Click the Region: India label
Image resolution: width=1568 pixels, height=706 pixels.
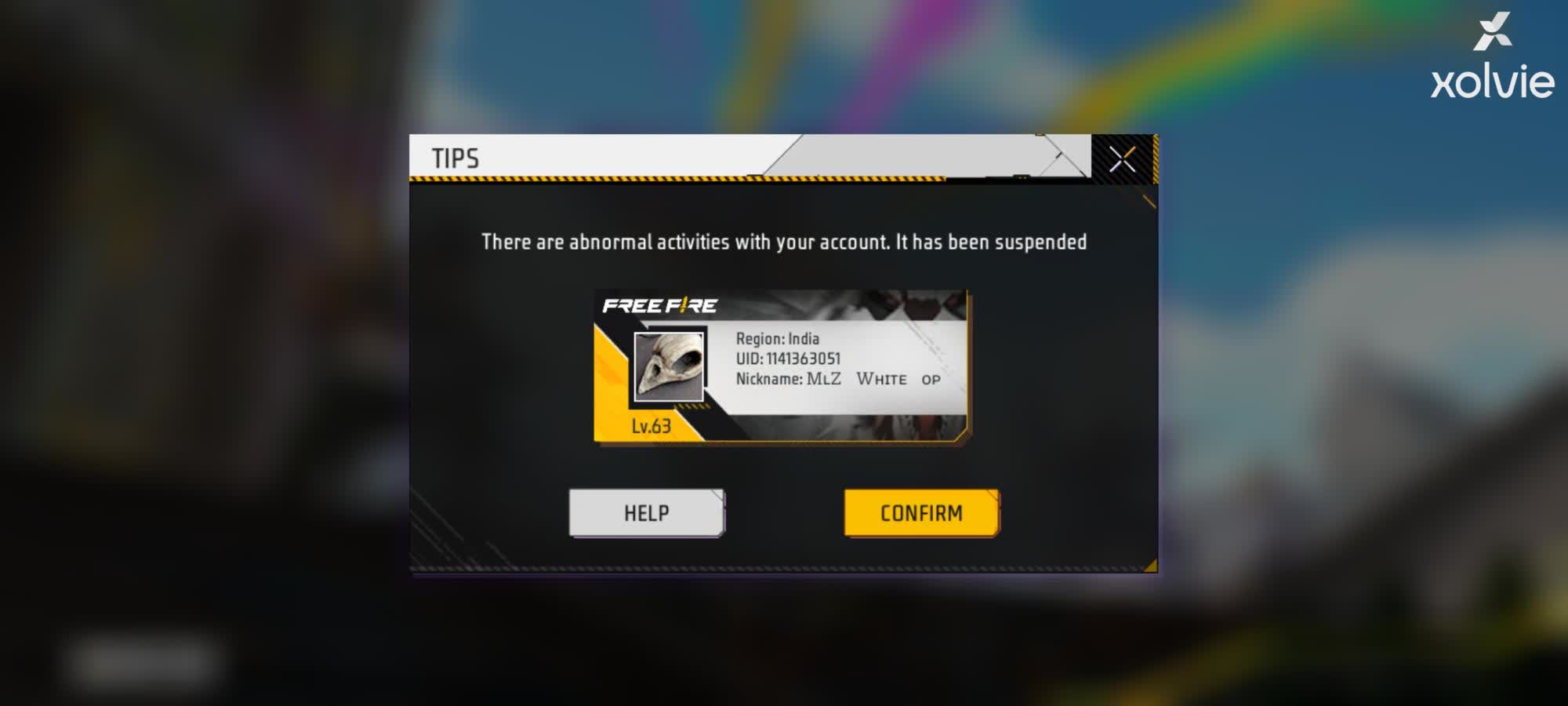coord(776,339)
